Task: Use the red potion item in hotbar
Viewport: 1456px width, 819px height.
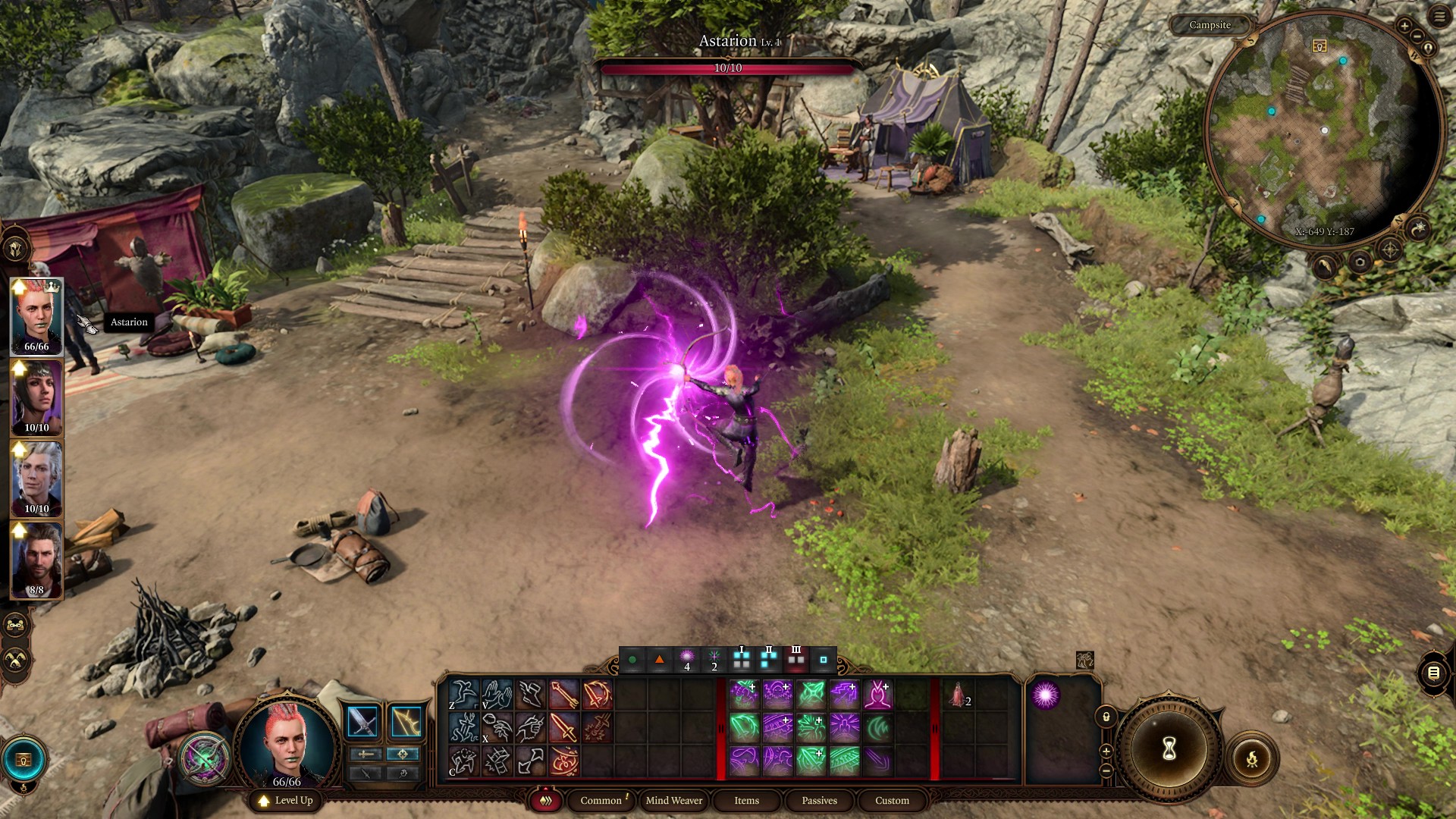Action: pyautogui.click(x=957, y=694)
